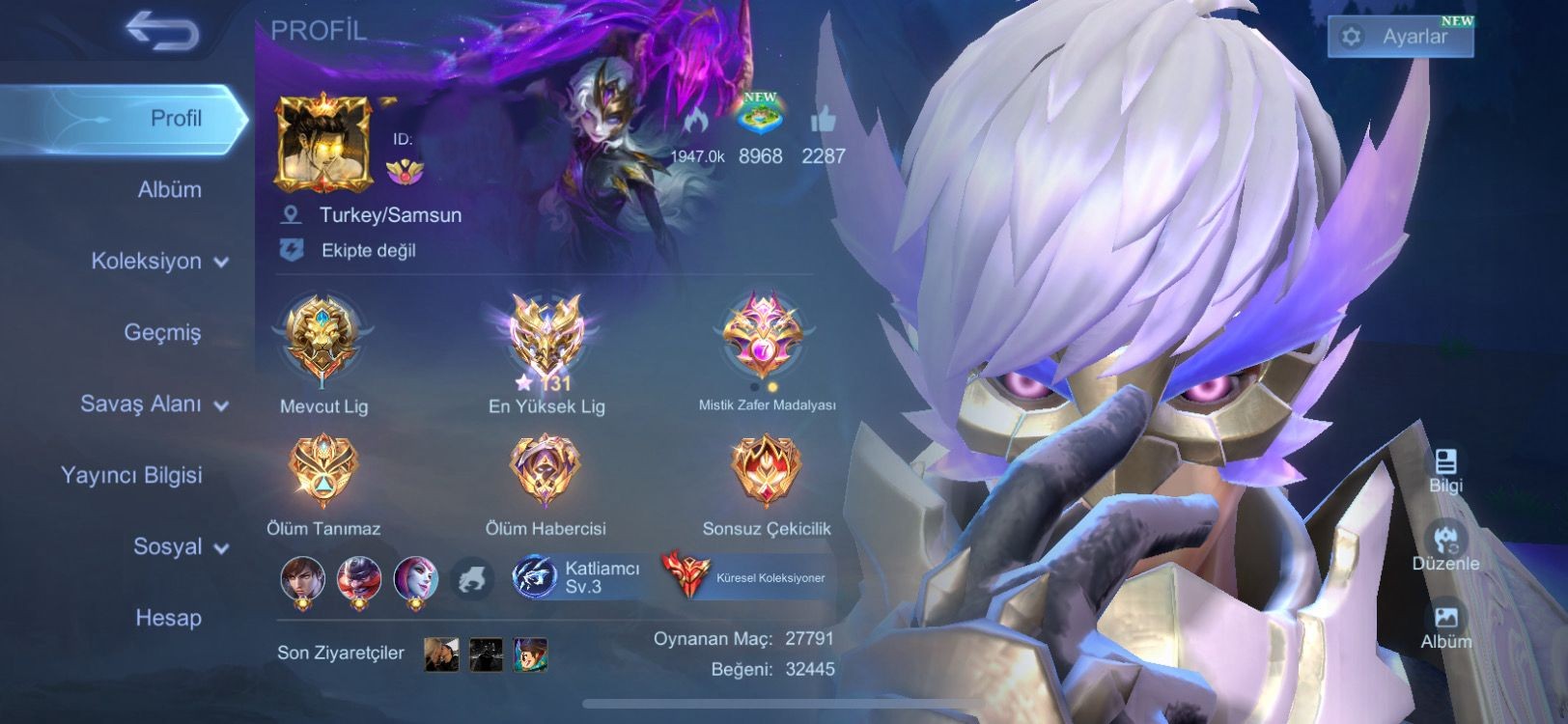This screenshot has height=724, width=1568.
Task: Go back using the return arrow
Action: click(x=162, y=32)
